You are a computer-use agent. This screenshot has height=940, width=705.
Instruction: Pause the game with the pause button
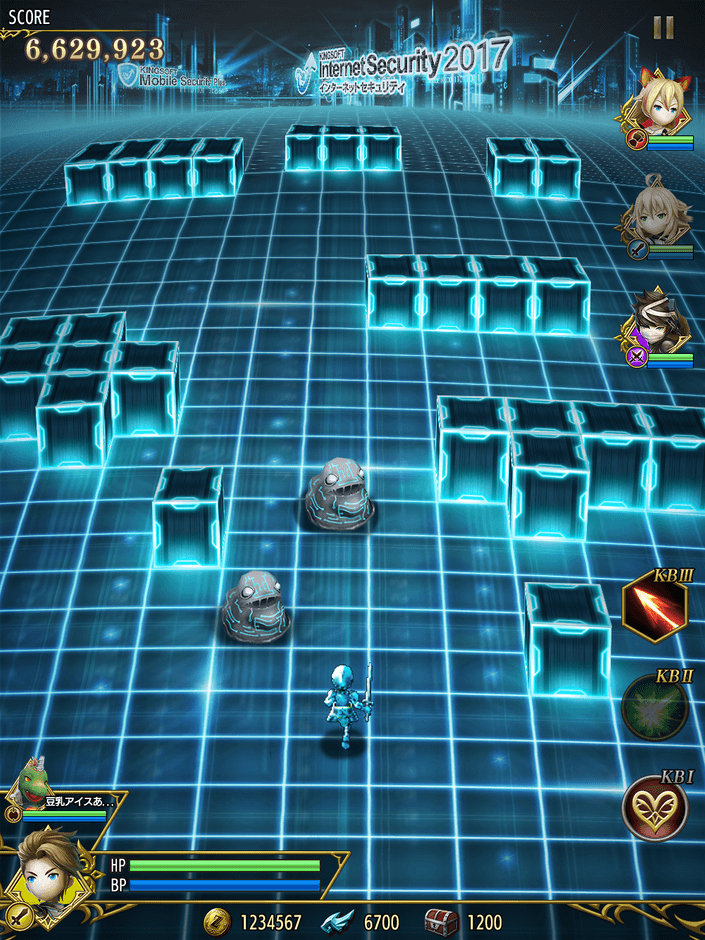[x=663, y=28]
